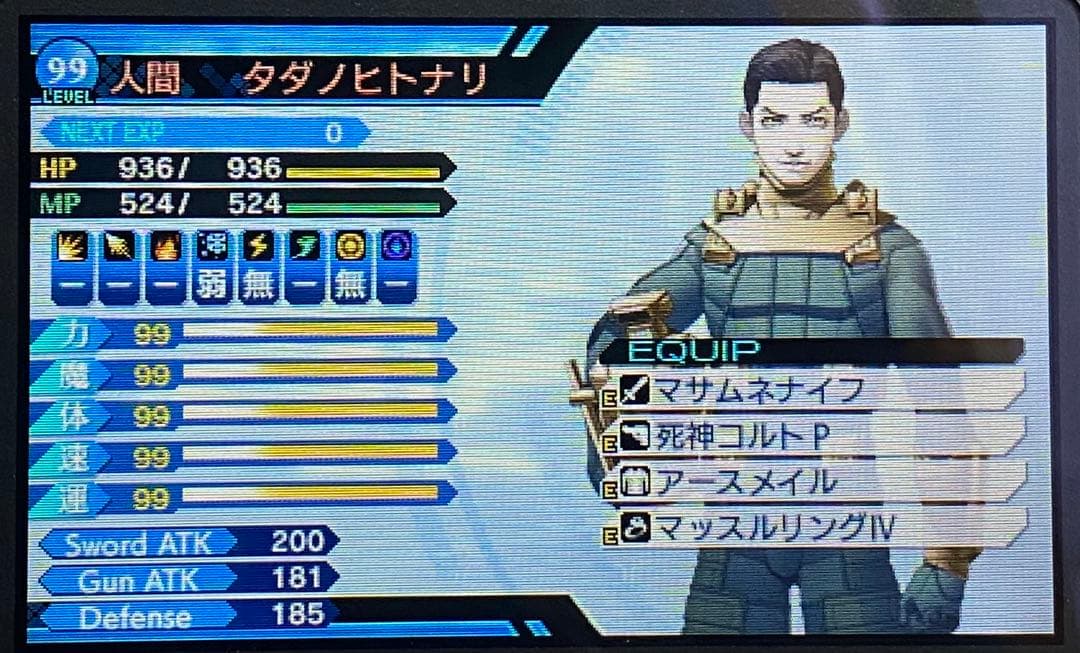Click the yellow lightning electric affinity icon

click(x=257, y=247)
